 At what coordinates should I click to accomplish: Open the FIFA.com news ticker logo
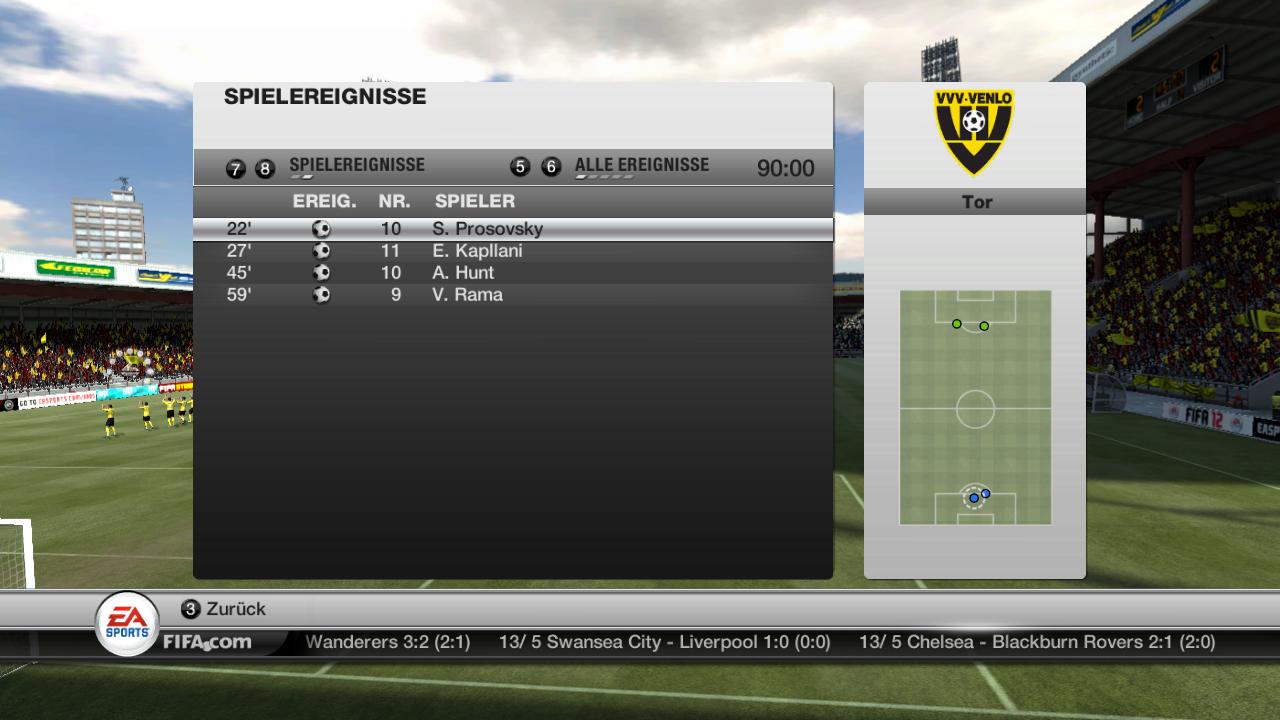[207, 642]
